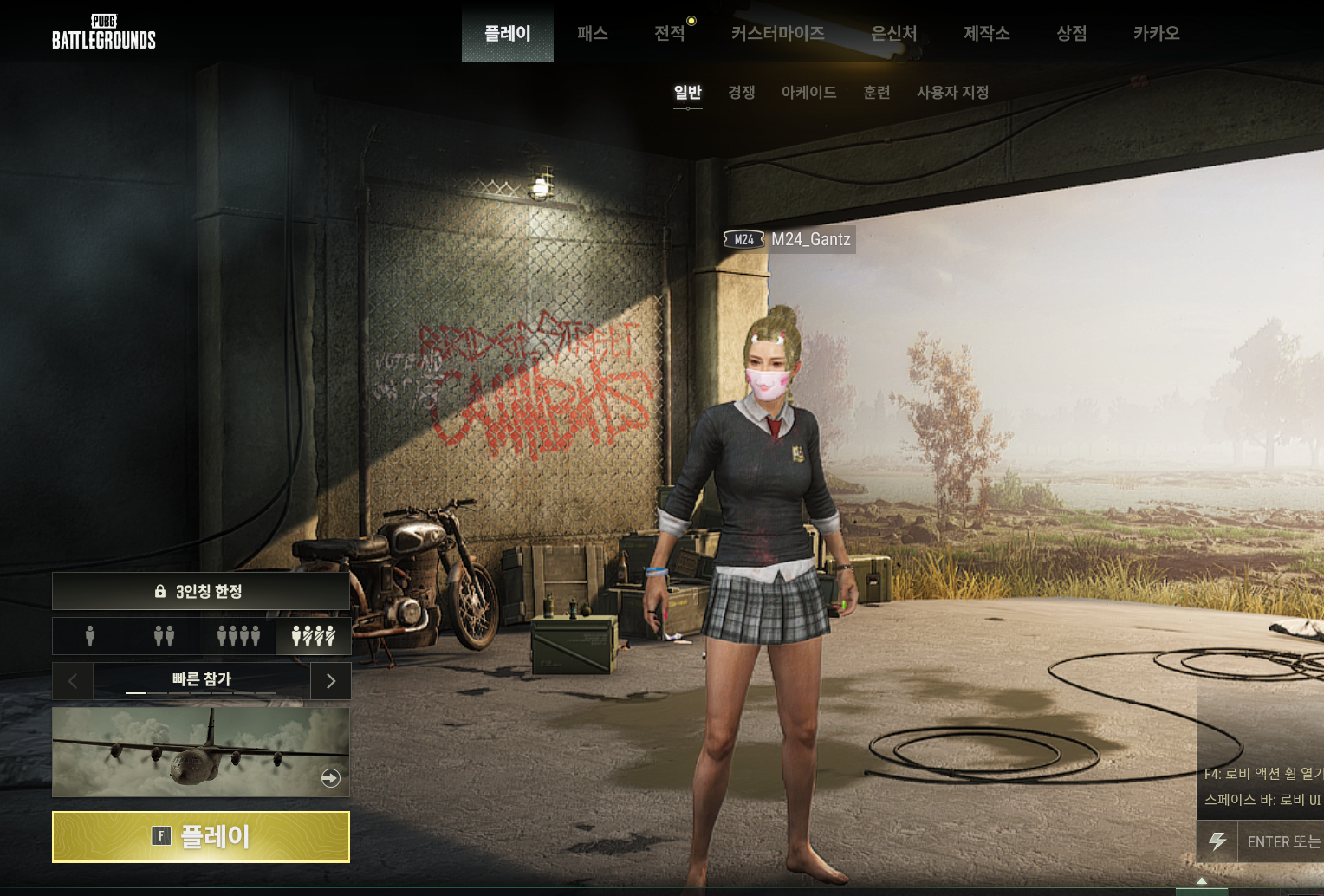
Task: Select the 경쟁 (Ranked) mode tab
Action: (x=741, y=92)
